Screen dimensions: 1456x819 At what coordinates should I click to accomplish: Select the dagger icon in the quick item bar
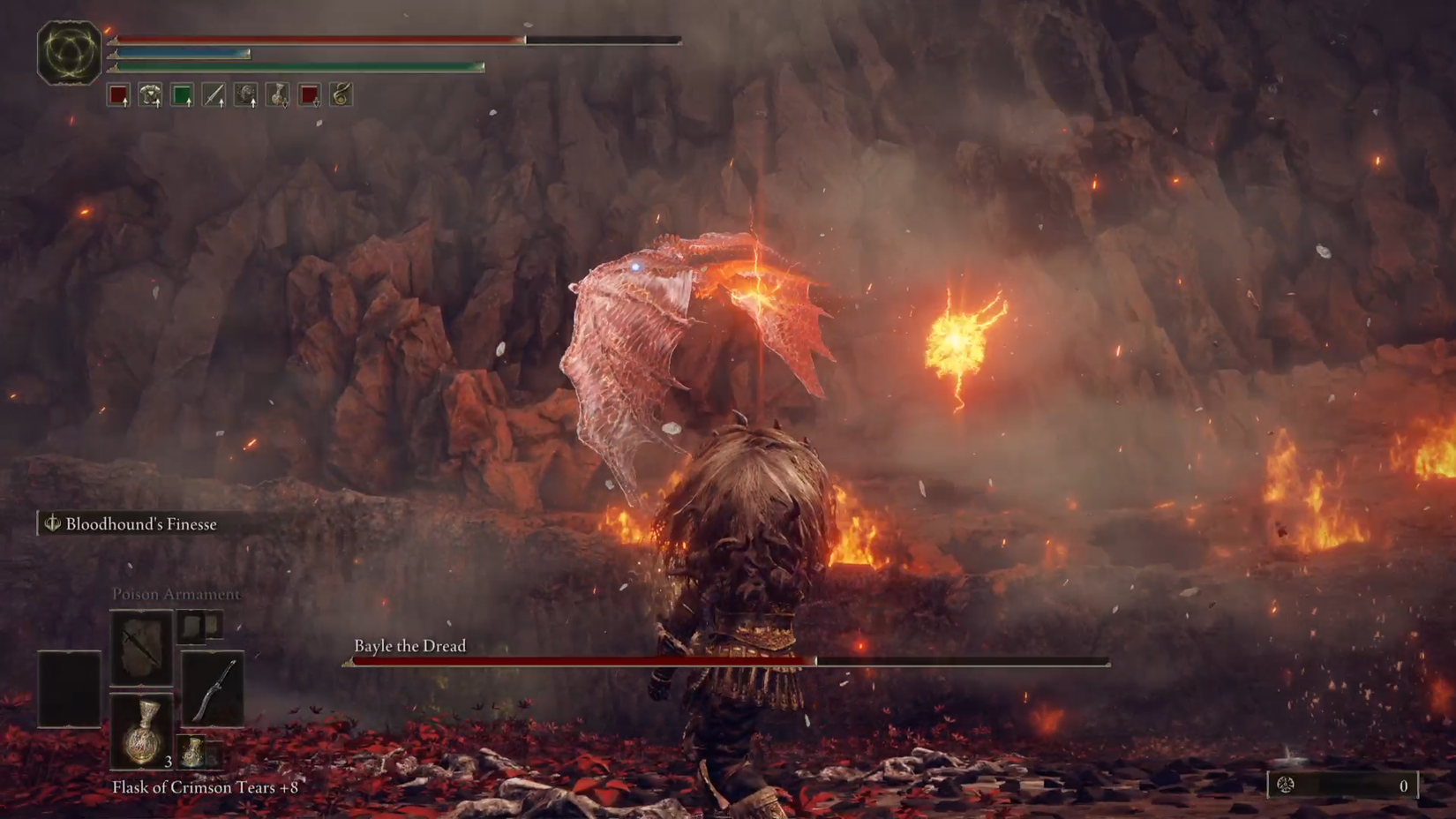coord(214,95)
